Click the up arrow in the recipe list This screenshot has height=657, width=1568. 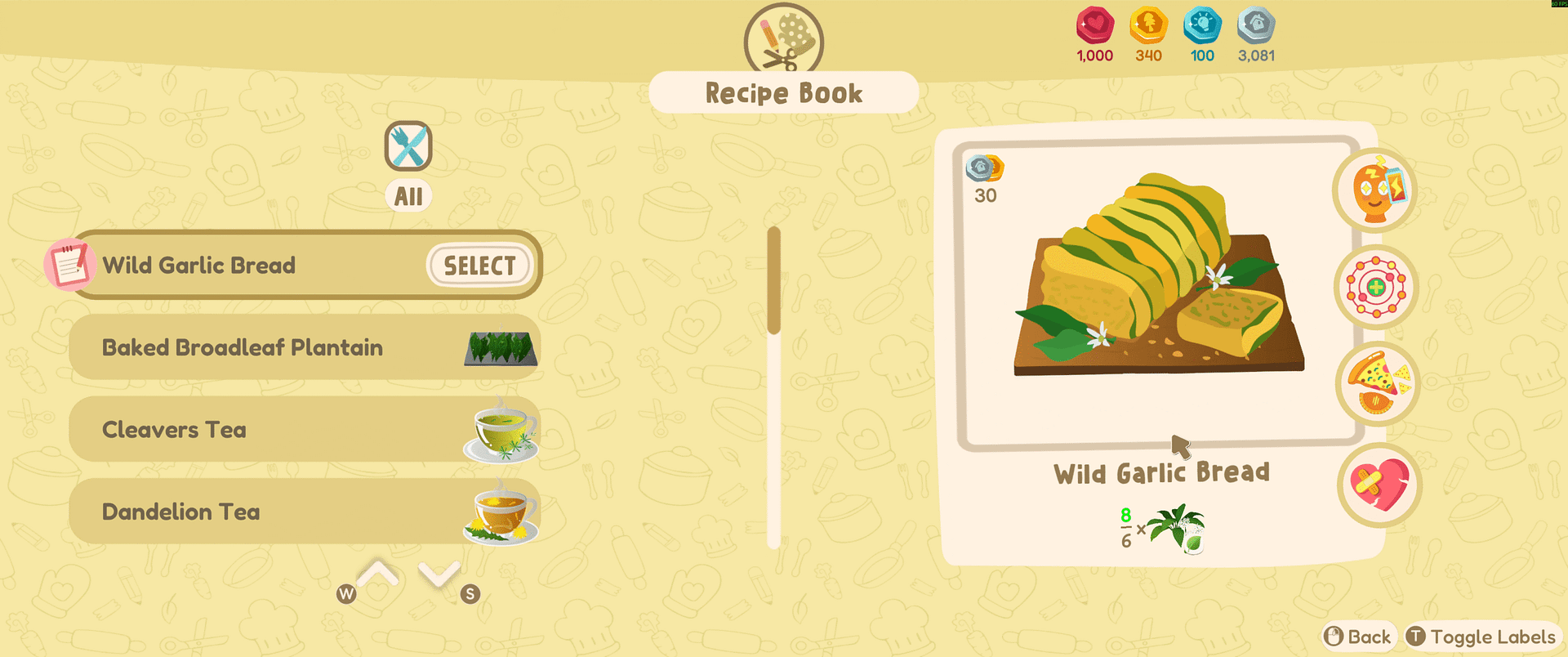(376, 574)
